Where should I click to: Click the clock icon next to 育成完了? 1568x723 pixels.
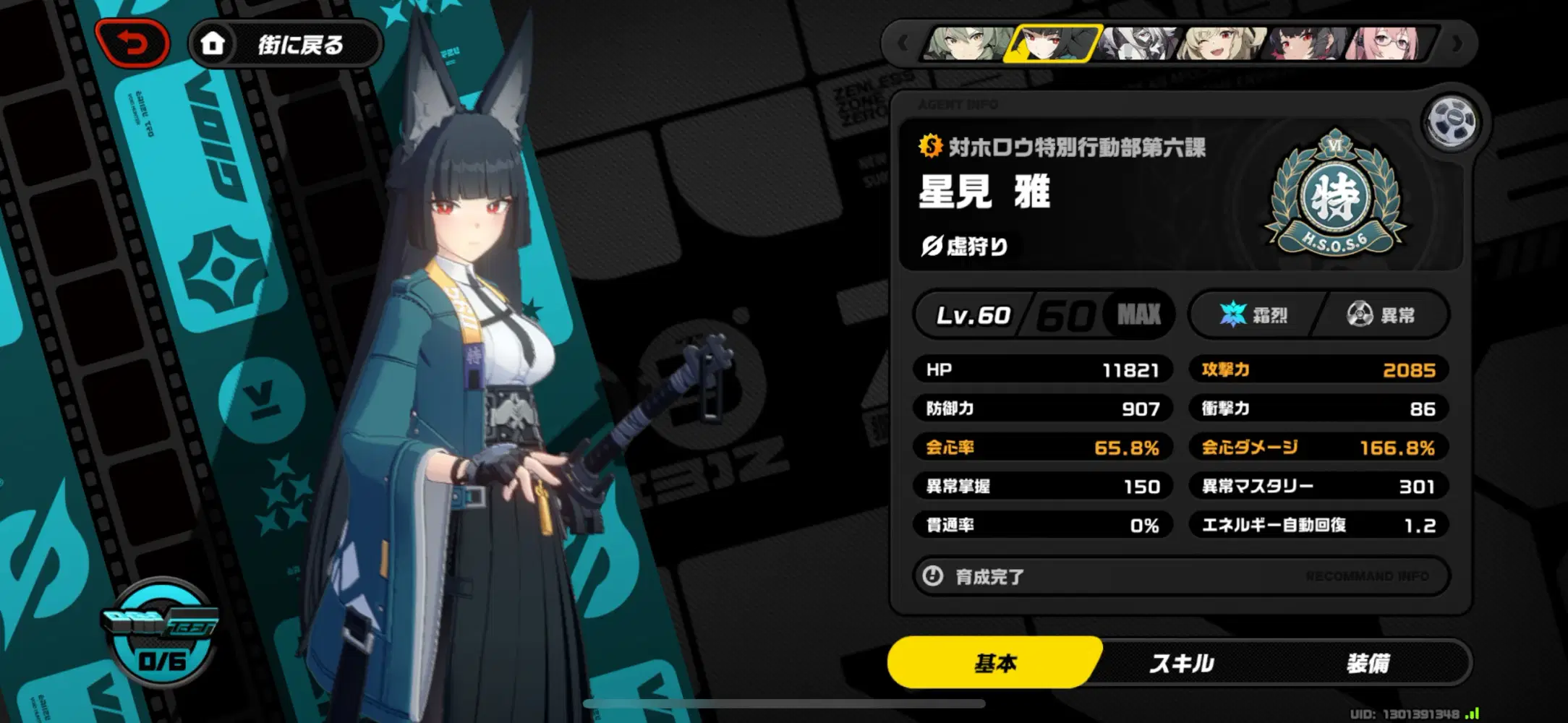tap(934, 576)
